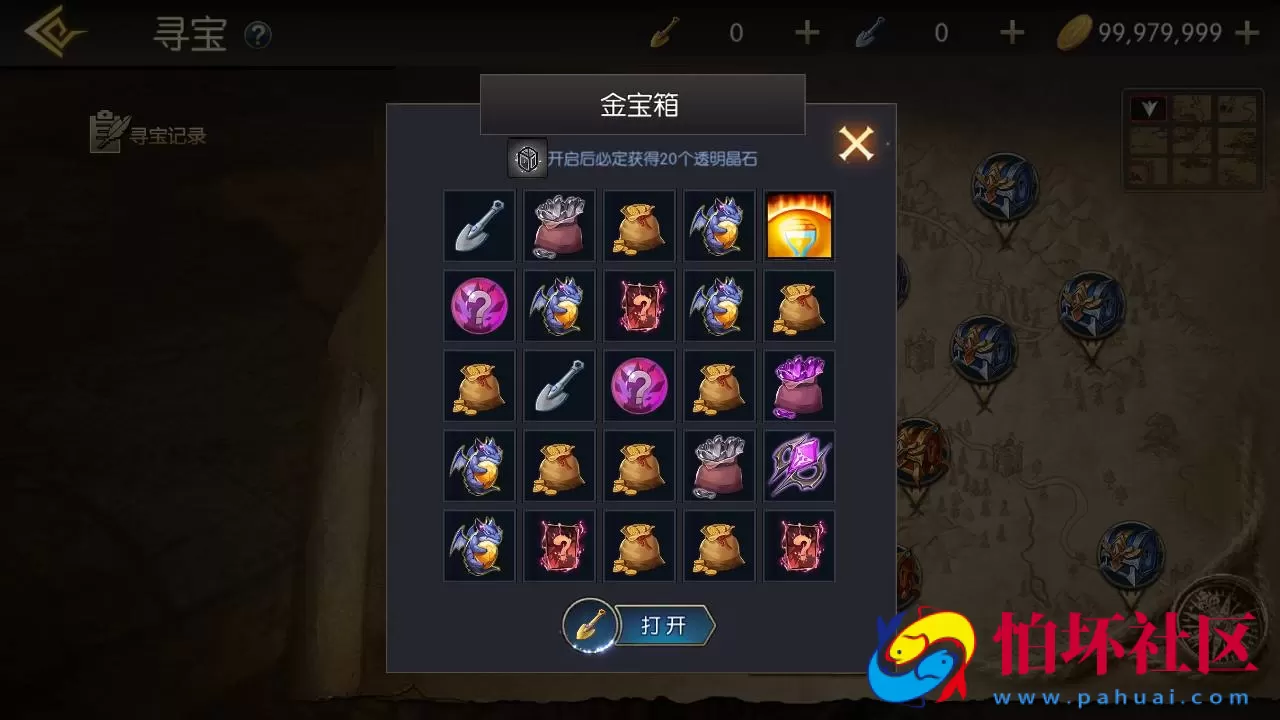The width and height of the screenshot is (1280, 720).
Task: Click the gold coin balance icon
Action: click(1072, 31)
